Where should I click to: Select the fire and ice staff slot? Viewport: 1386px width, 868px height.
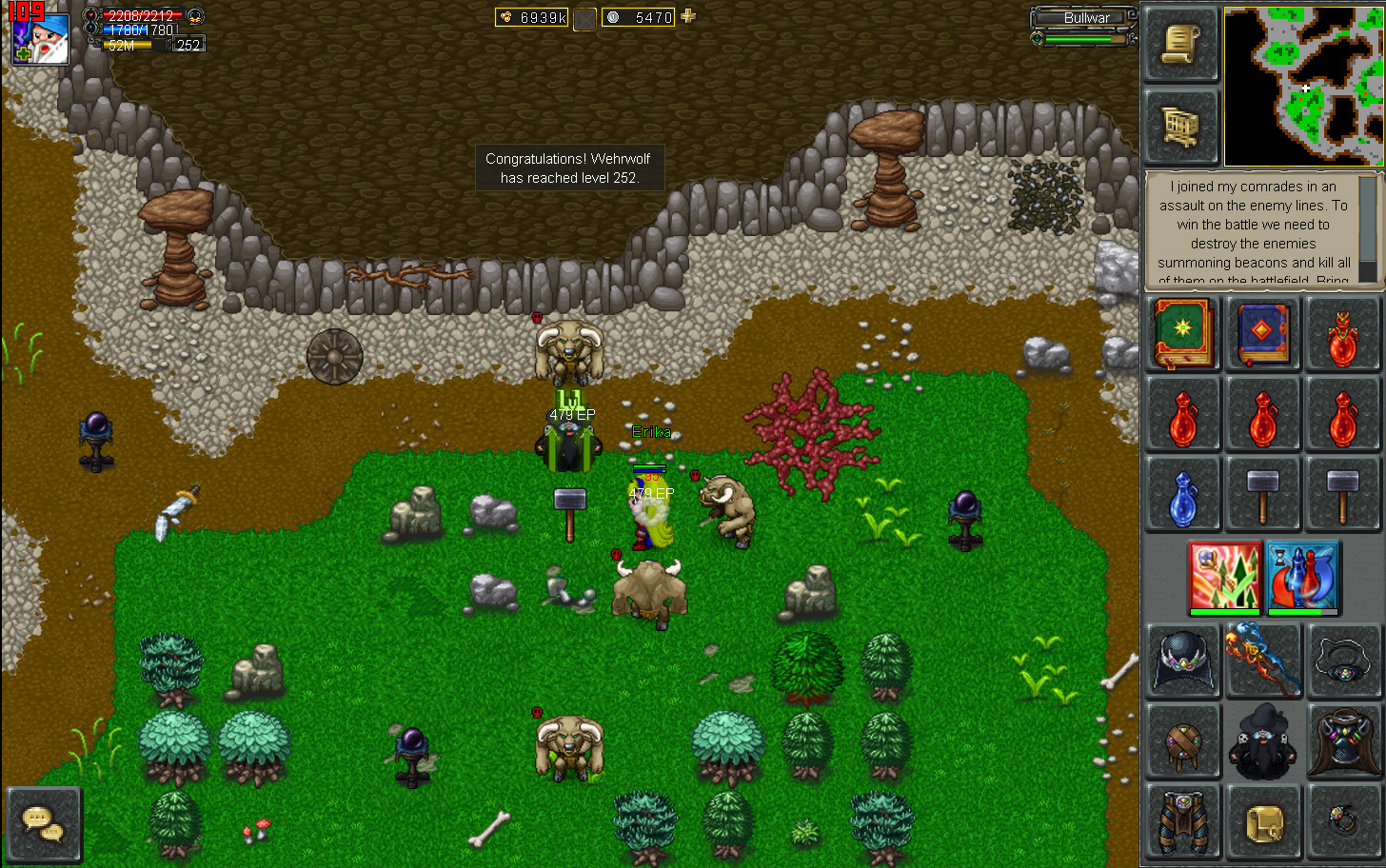(1262, 660)
